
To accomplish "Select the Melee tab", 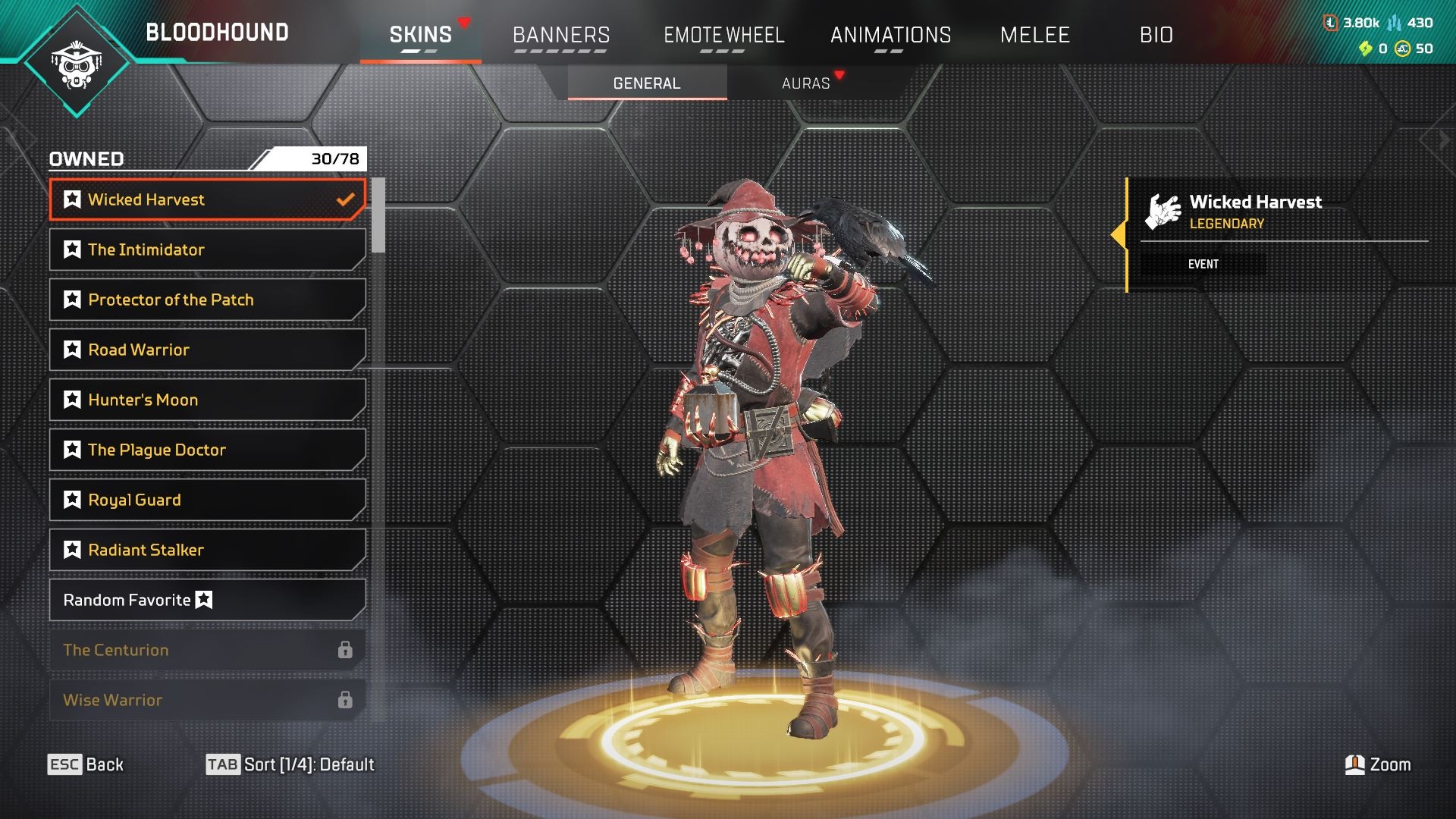I will [1034, 35].
